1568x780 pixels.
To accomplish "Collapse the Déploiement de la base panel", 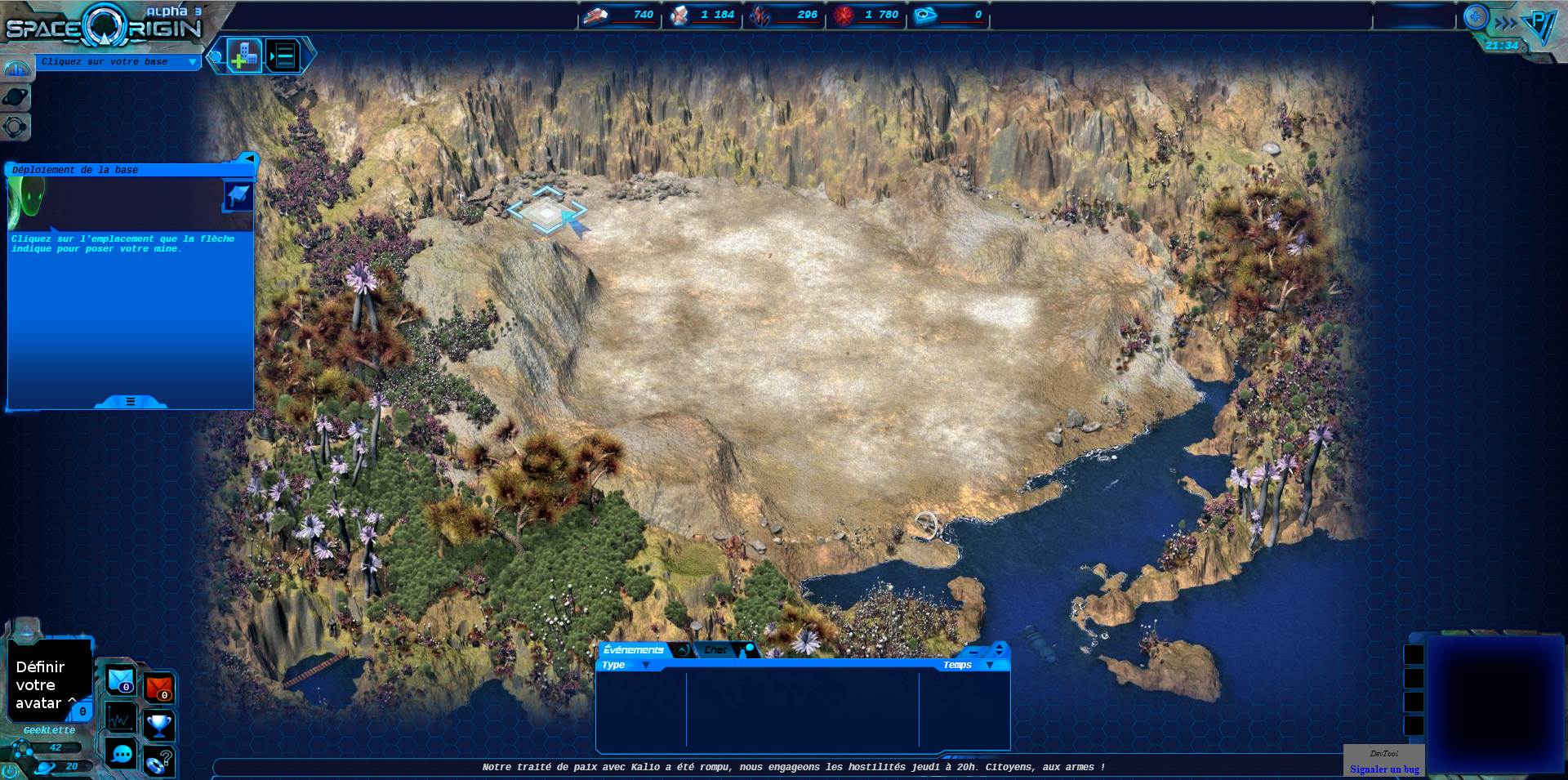I will pyautogui.click(x=248, y=158).
